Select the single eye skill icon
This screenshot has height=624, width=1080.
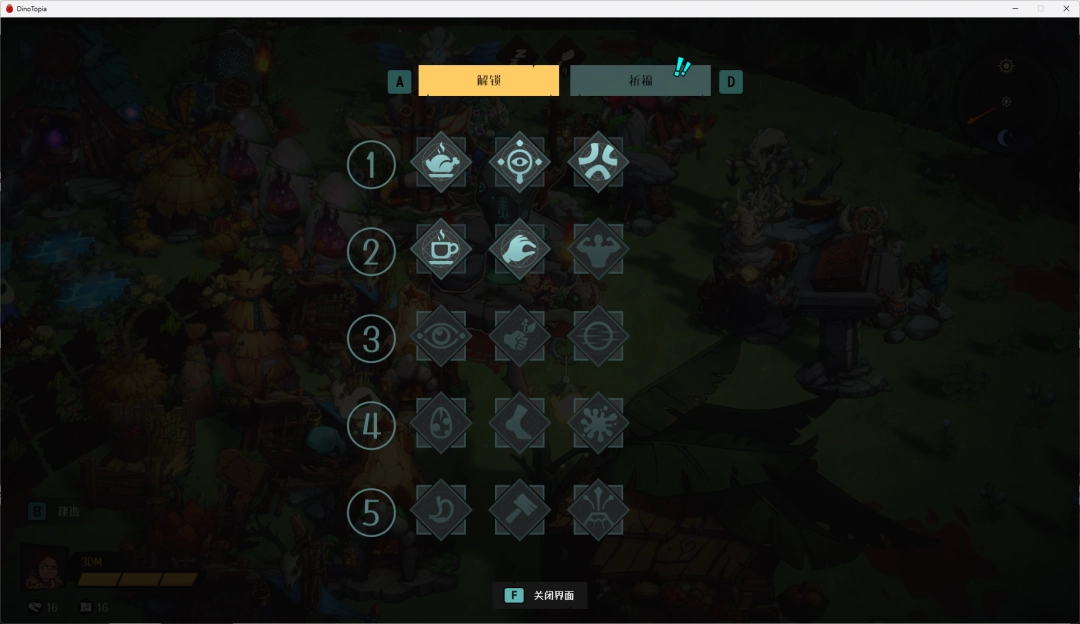tap(440, 336)
